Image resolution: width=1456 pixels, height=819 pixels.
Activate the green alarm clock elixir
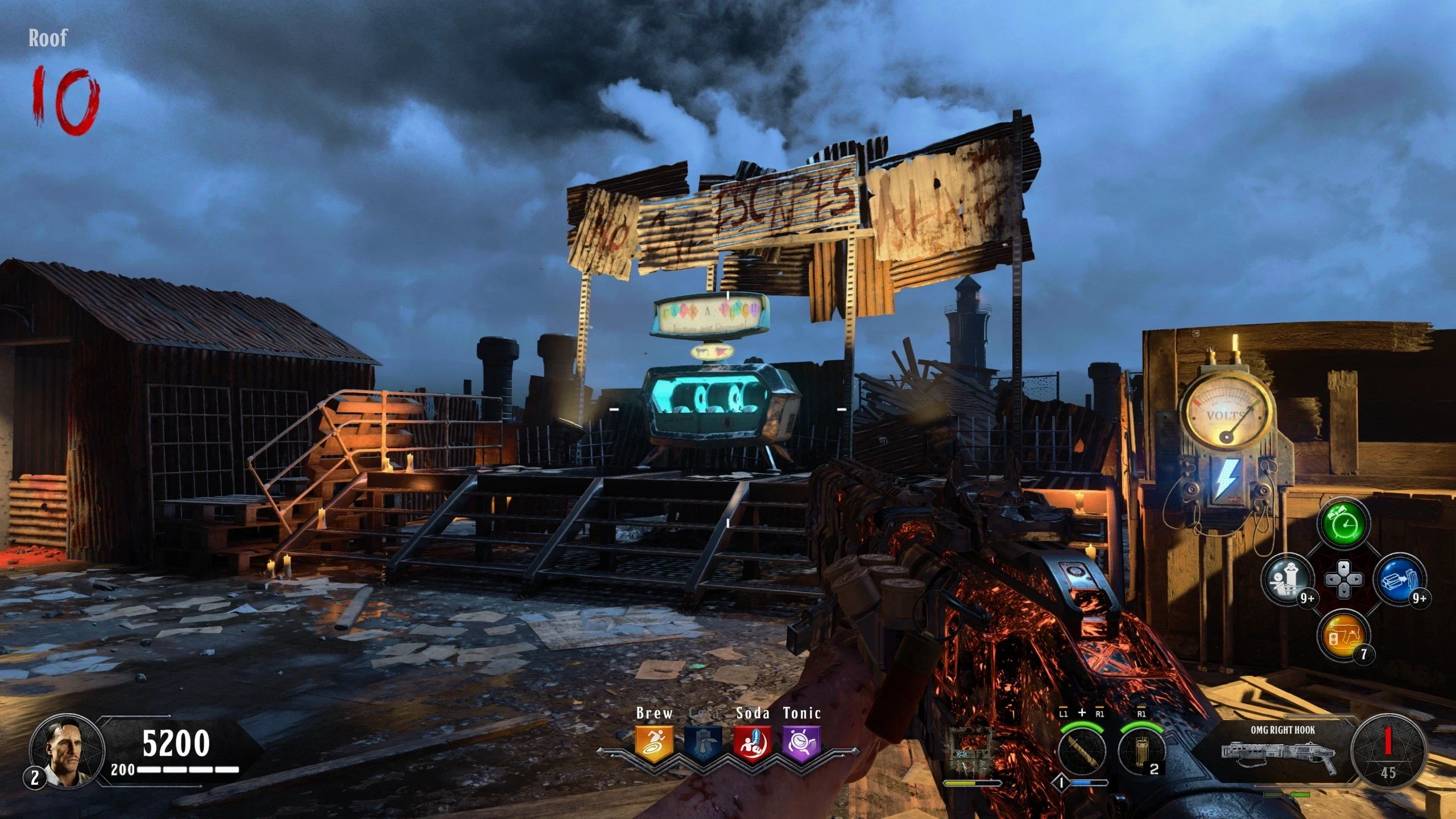[x=1343, y=524]
